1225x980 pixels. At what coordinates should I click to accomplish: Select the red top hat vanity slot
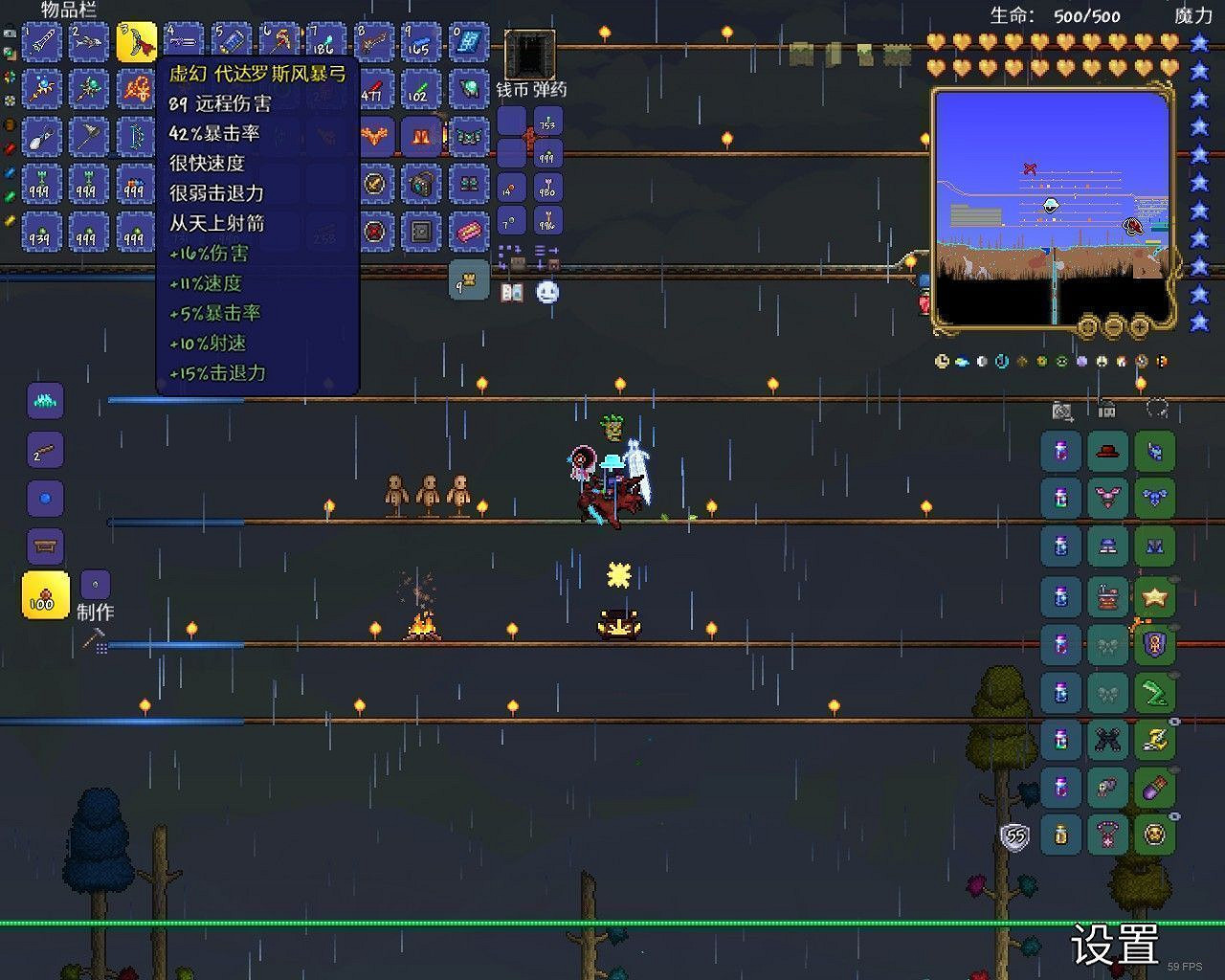(1105, 450)
